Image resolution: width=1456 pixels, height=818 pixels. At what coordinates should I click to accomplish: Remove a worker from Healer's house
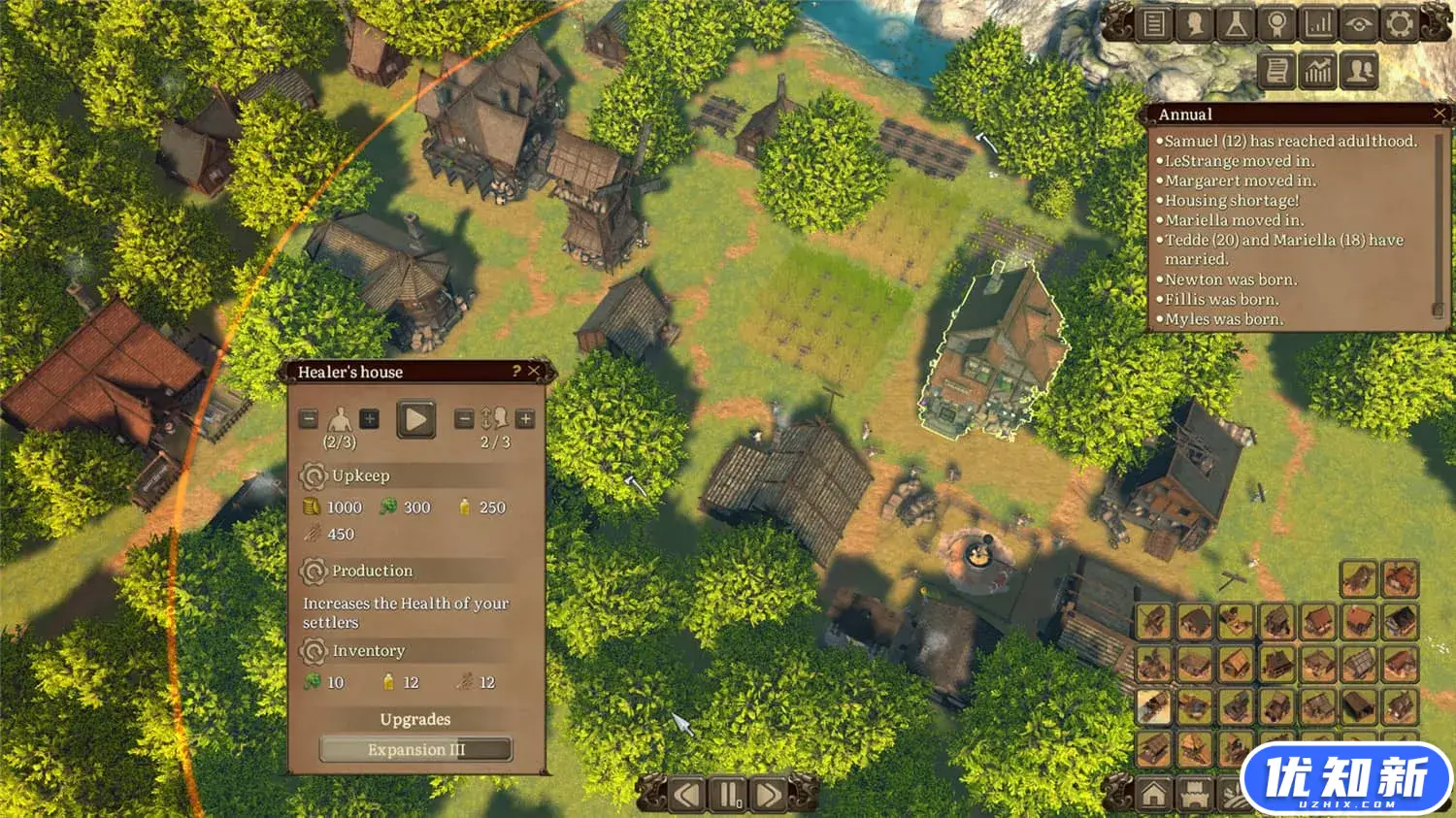[x=309, y=419]
